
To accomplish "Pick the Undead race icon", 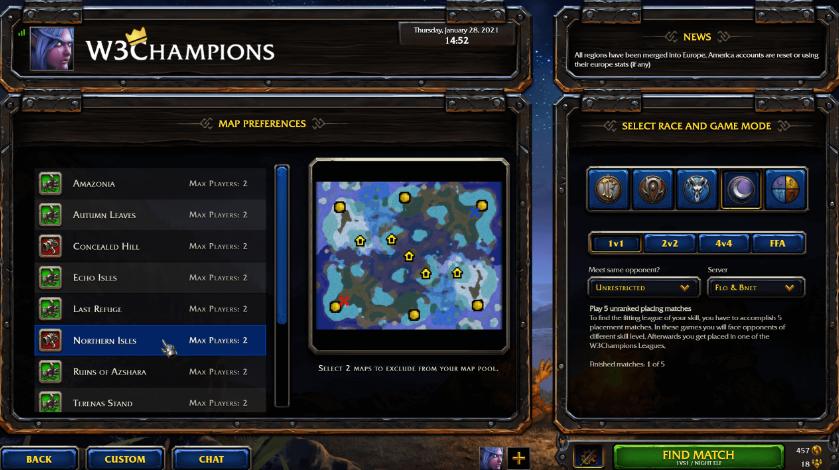I will coord(696,189).
